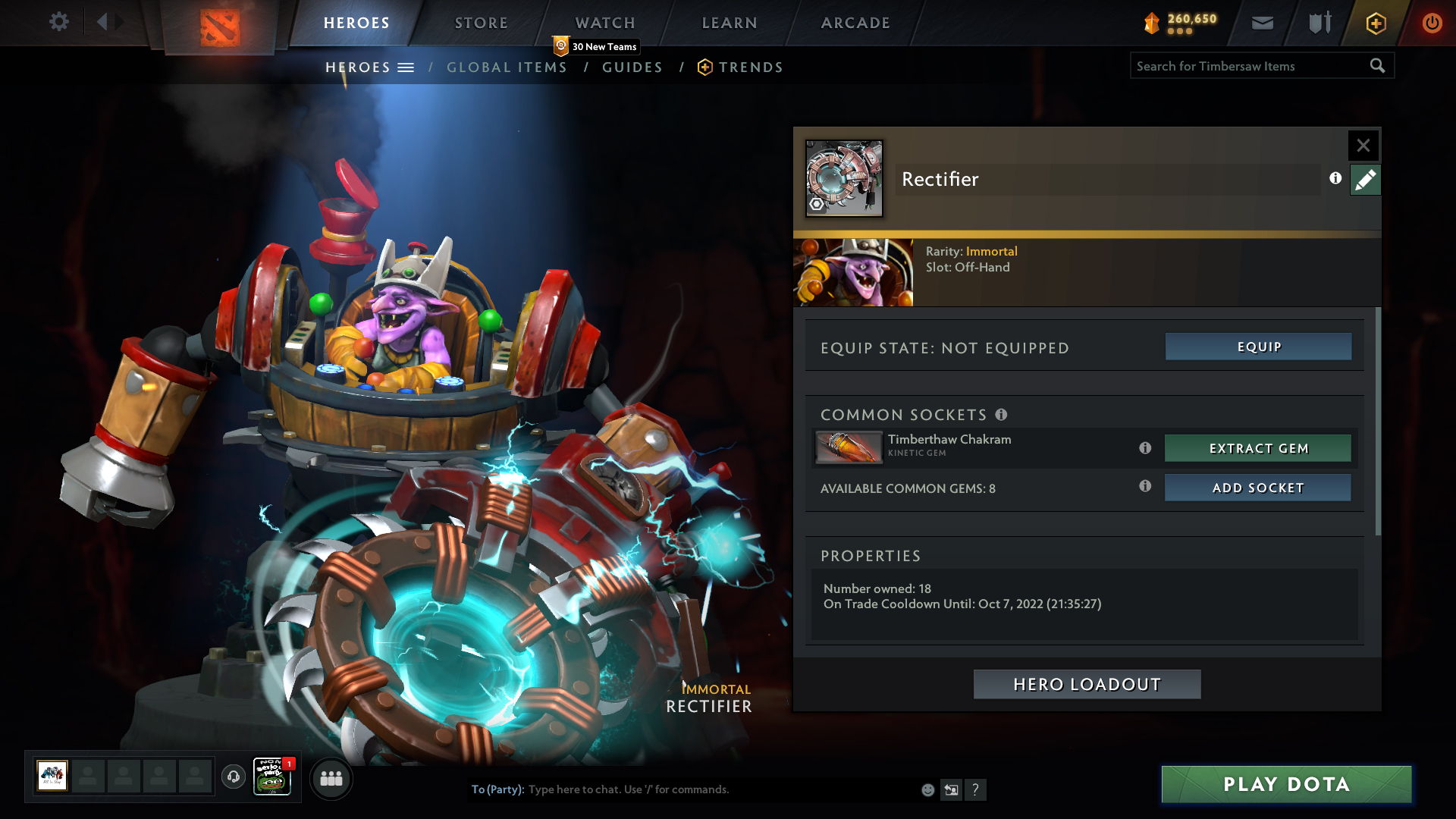Click the pencil rename icon
1456x819 pixels.
1365,180
